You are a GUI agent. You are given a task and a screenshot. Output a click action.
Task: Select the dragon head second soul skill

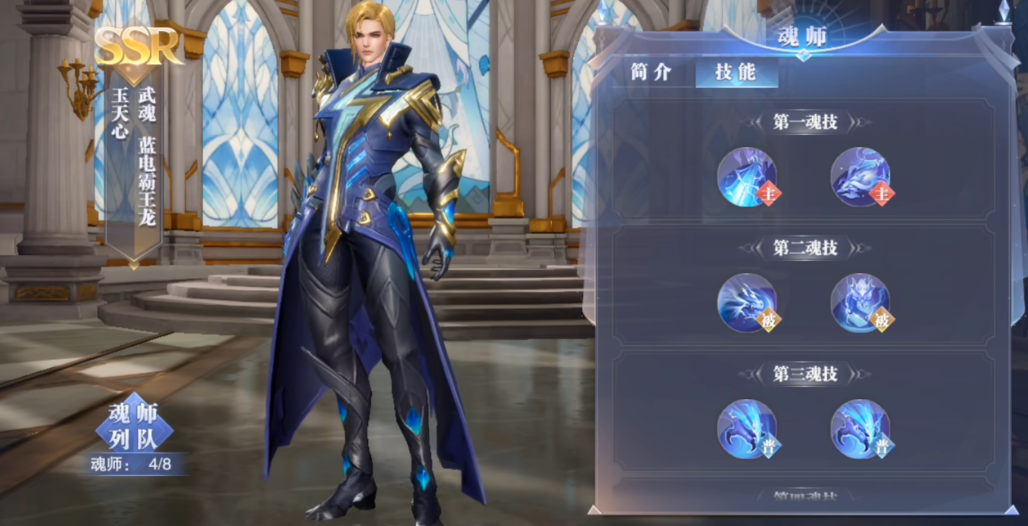tap(747, 302)
